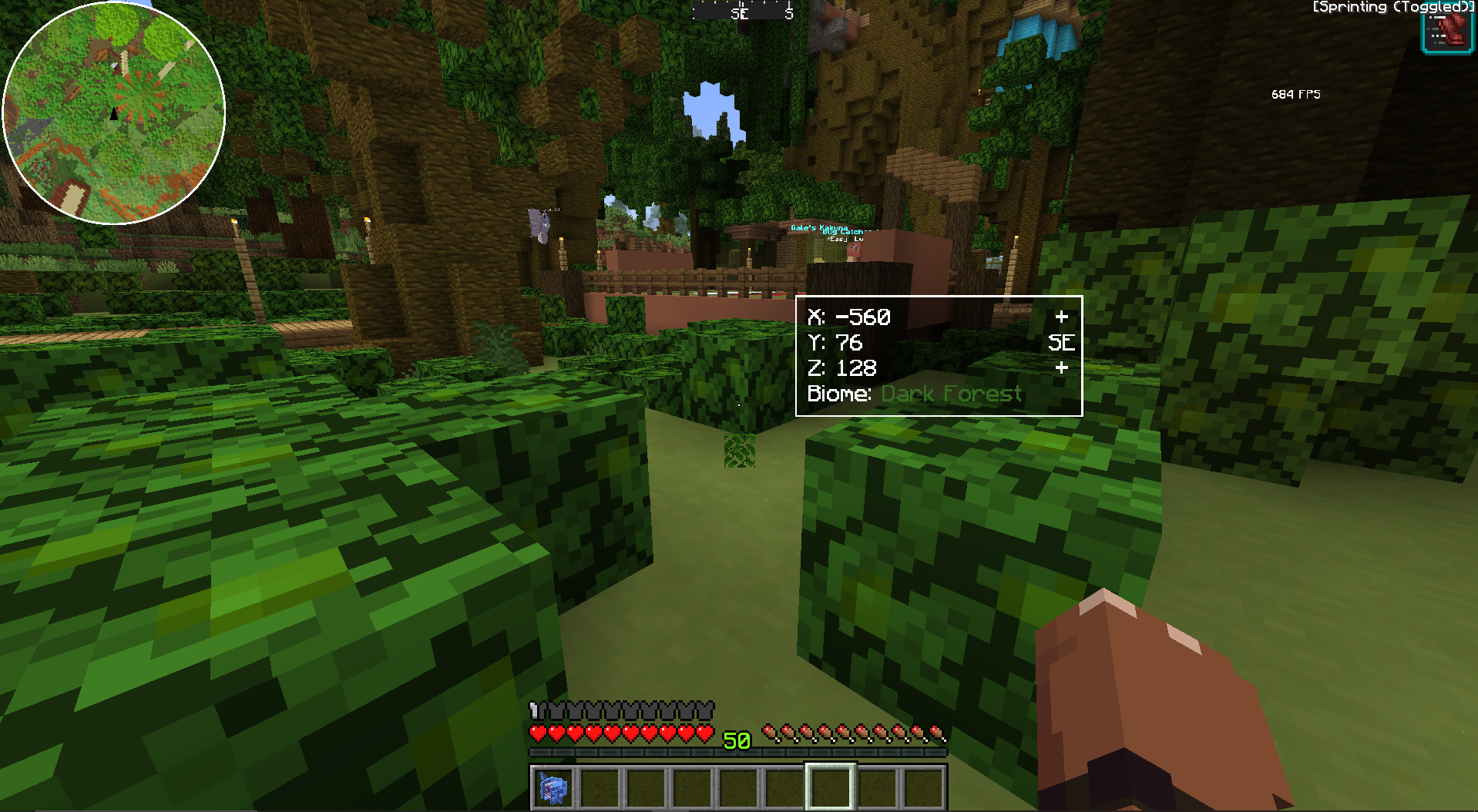Image resolution: width=1478 pixels, height=812 pixels.
Task: Open the circular minimap
Action: [x=114, y=113]
